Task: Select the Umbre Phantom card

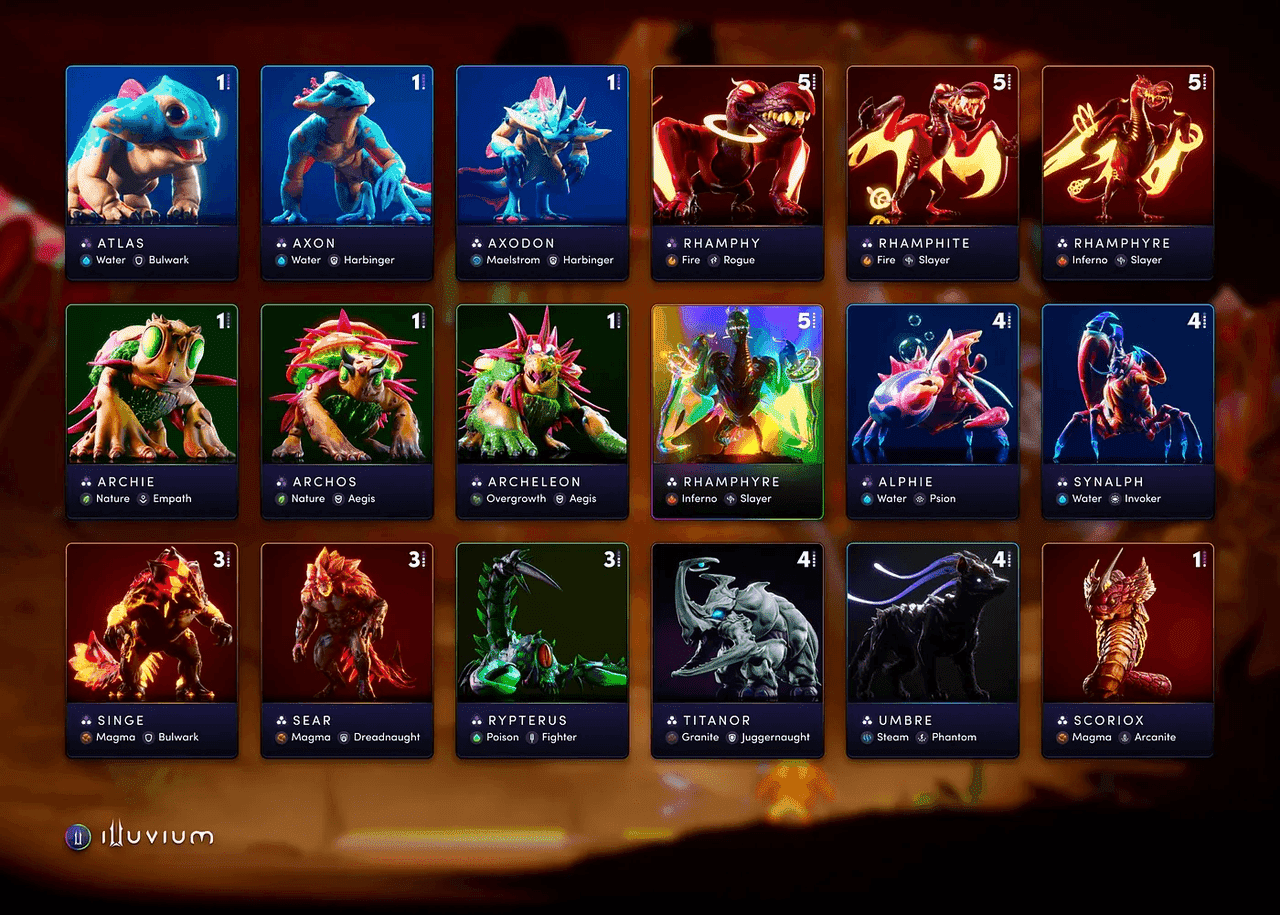Action: click(x=932, y=650)
